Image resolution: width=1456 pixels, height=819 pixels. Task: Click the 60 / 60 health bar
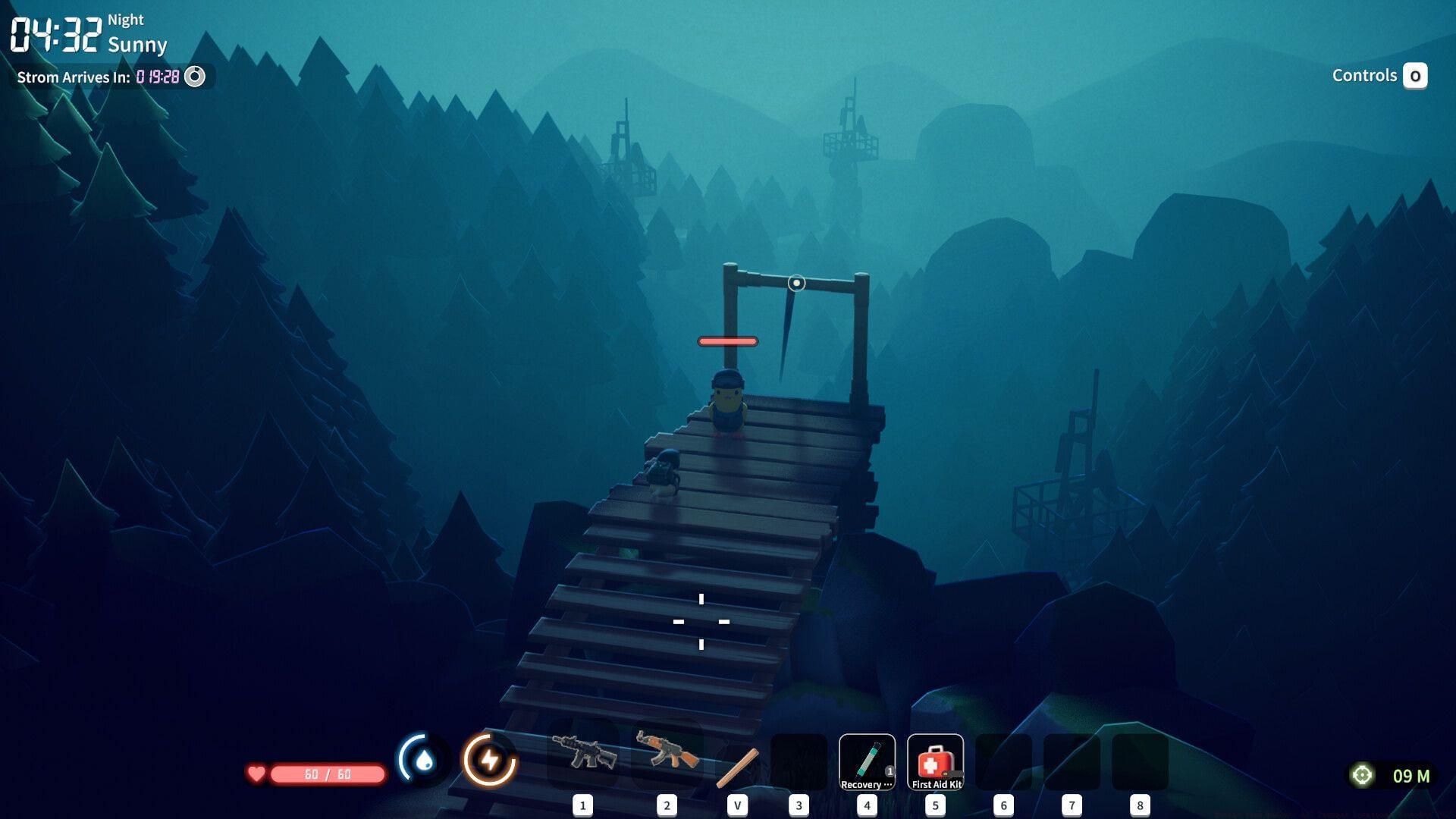click(x=326, y=774)
